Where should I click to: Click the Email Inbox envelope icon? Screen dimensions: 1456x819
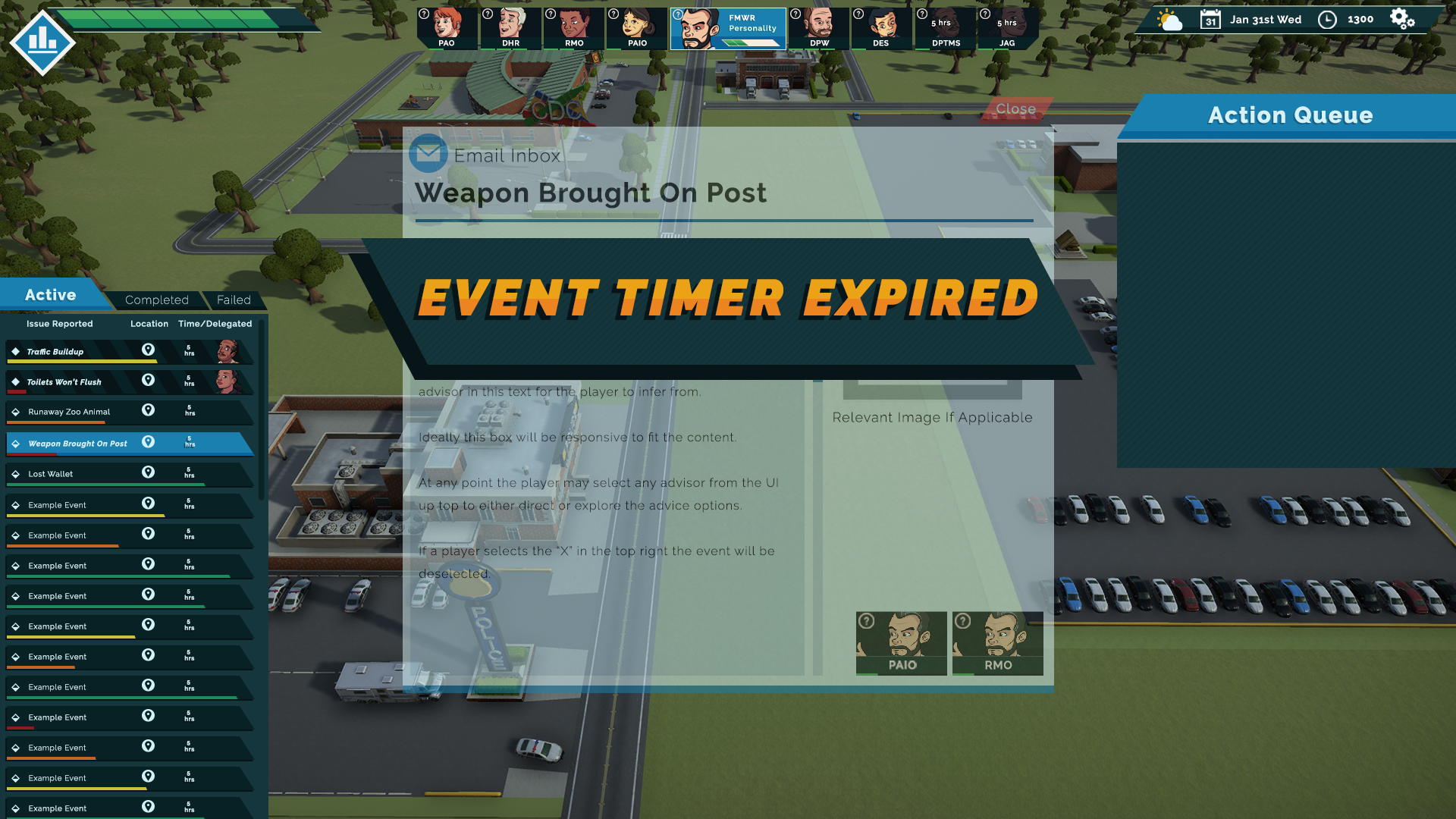point(427,153)
